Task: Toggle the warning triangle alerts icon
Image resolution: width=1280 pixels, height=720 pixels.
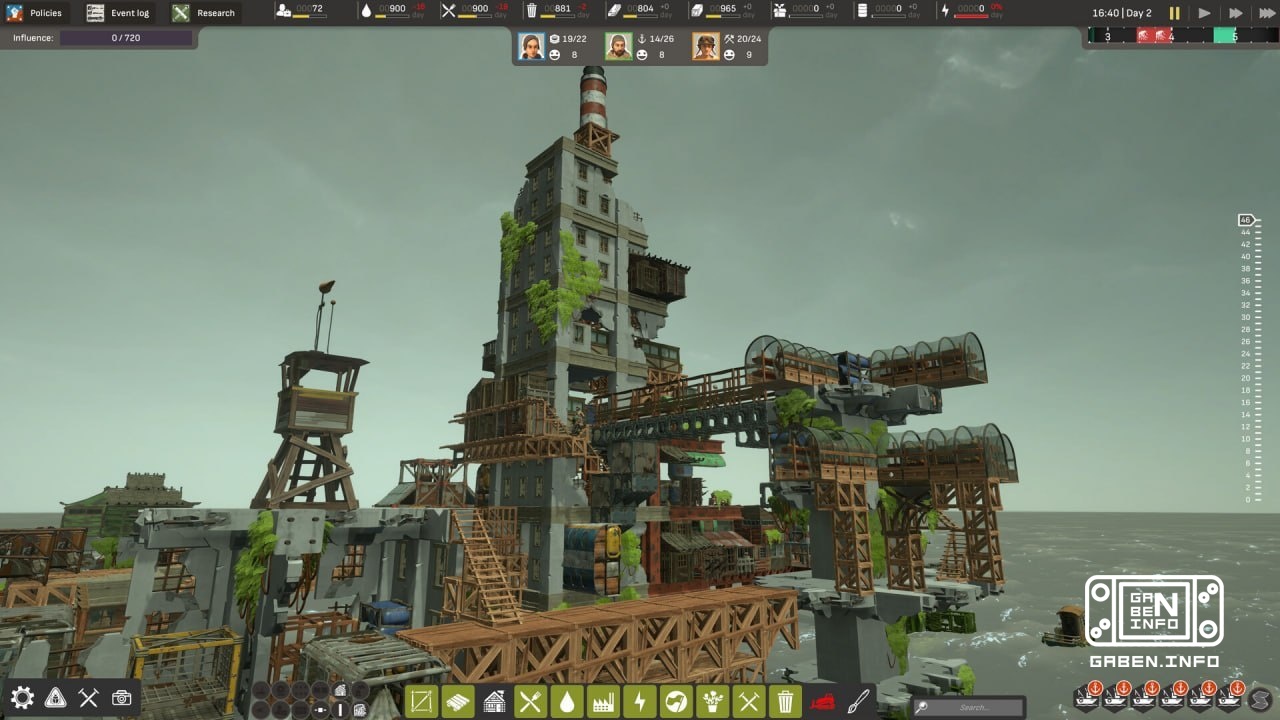Action: (x=55, y=699)
